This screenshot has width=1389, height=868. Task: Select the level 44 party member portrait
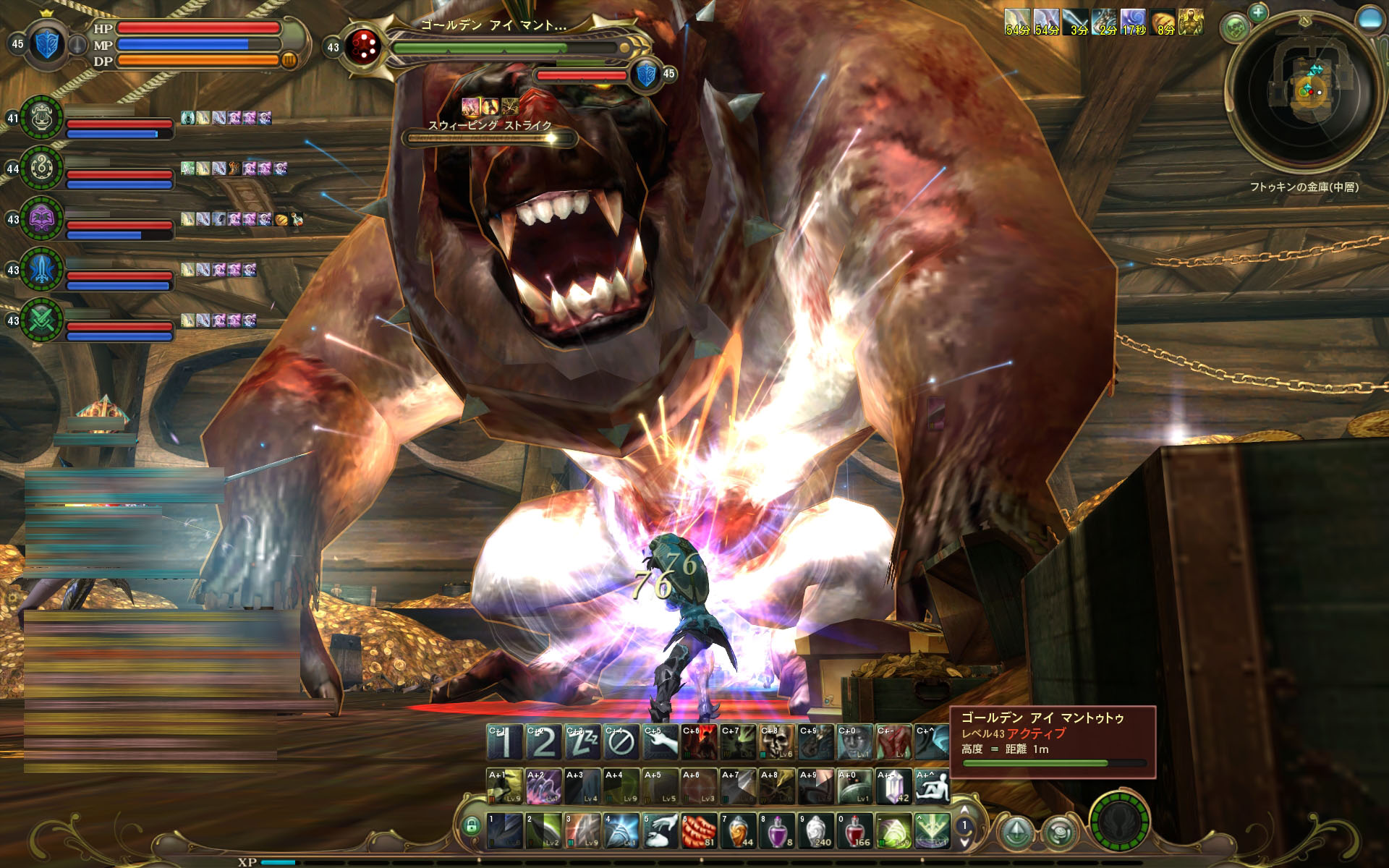pyautogui.click(x=41, y=169)
